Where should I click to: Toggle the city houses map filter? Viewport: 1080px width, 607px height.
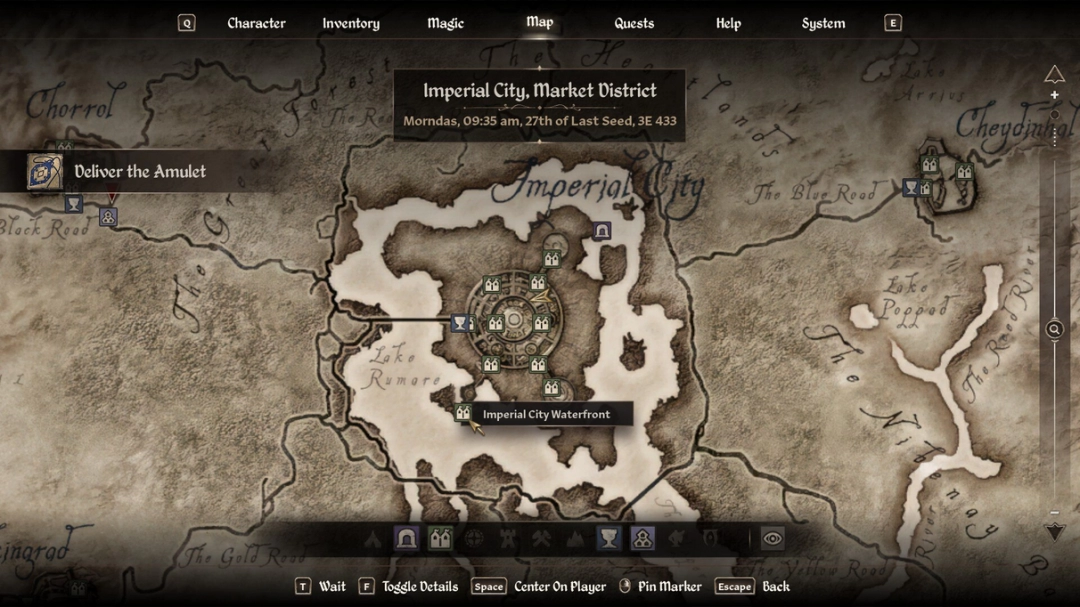(440, 539)
